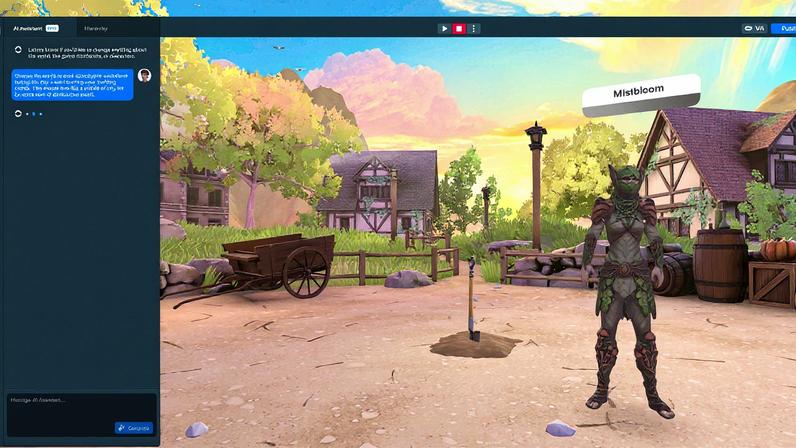Click the user avatar next to the chat message
The height and width of the screenshot is (448, 796).
(x=145, y=76)
